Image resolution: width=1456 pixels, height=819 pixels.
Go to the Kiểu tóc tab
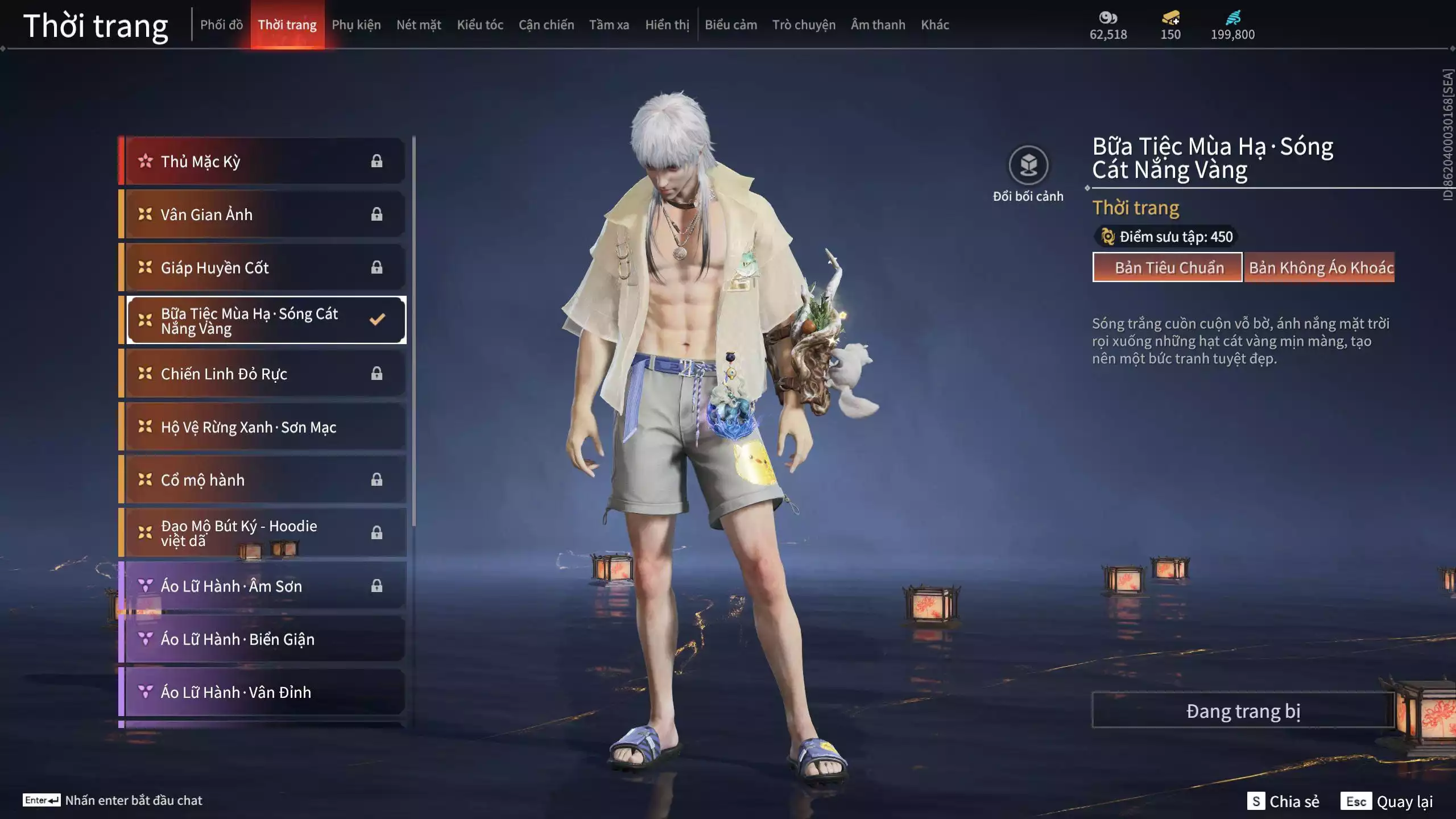(x=480, y=25)
